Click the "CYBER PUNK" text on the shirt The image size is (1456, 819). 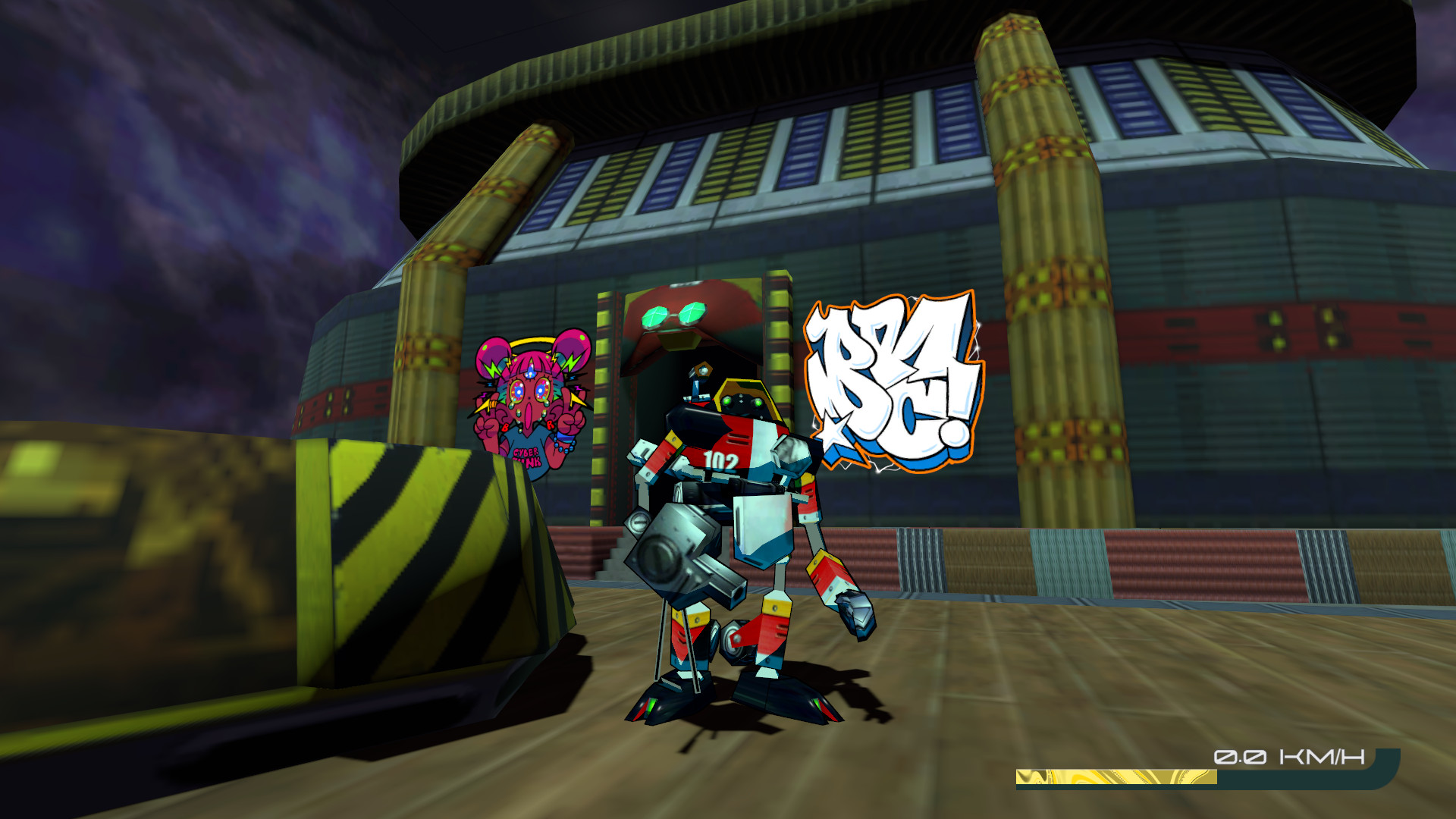526,455
